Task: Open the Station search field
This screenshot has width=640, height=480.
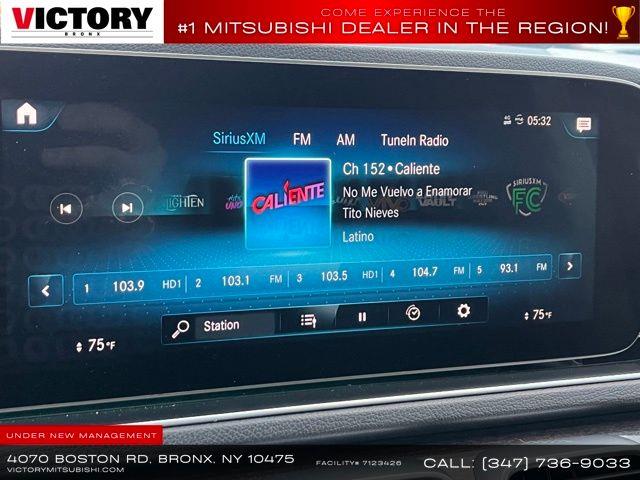Action: click(x=221, y=326)
